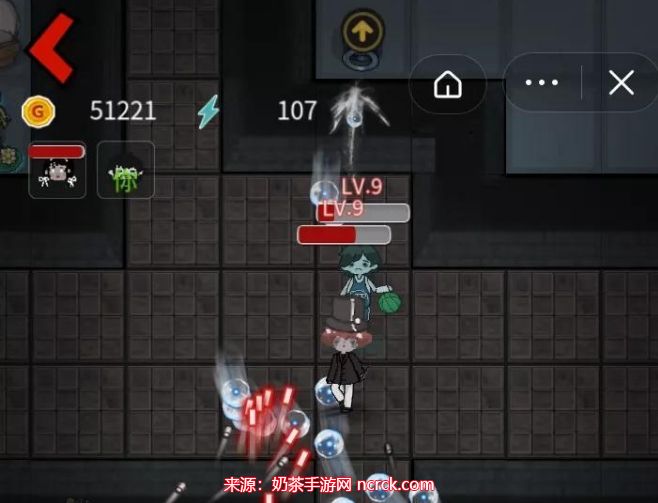Go to the mini-program home button
This screenshot has width=658, height=503.
(447, 84)
